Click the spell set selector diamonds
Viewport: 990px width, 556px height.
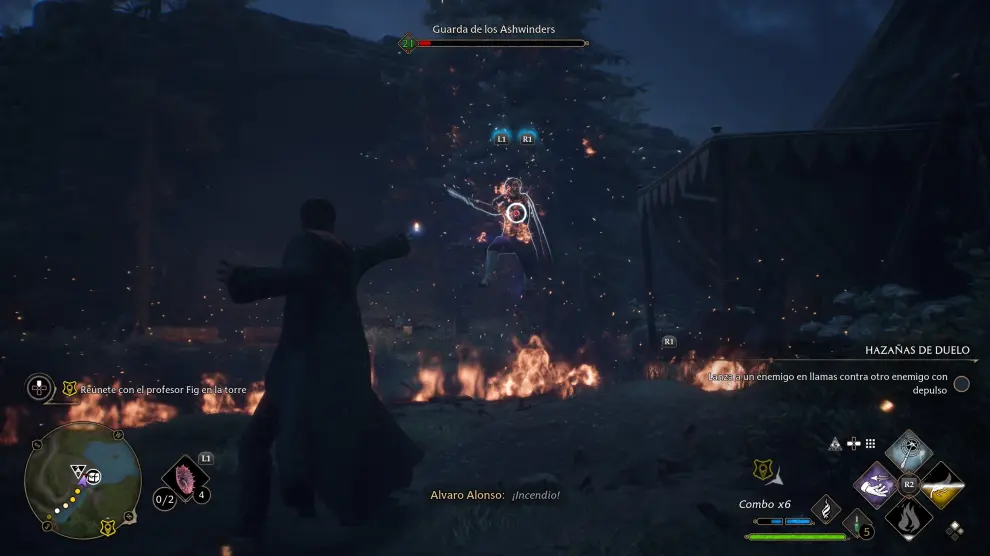[955, 530]
